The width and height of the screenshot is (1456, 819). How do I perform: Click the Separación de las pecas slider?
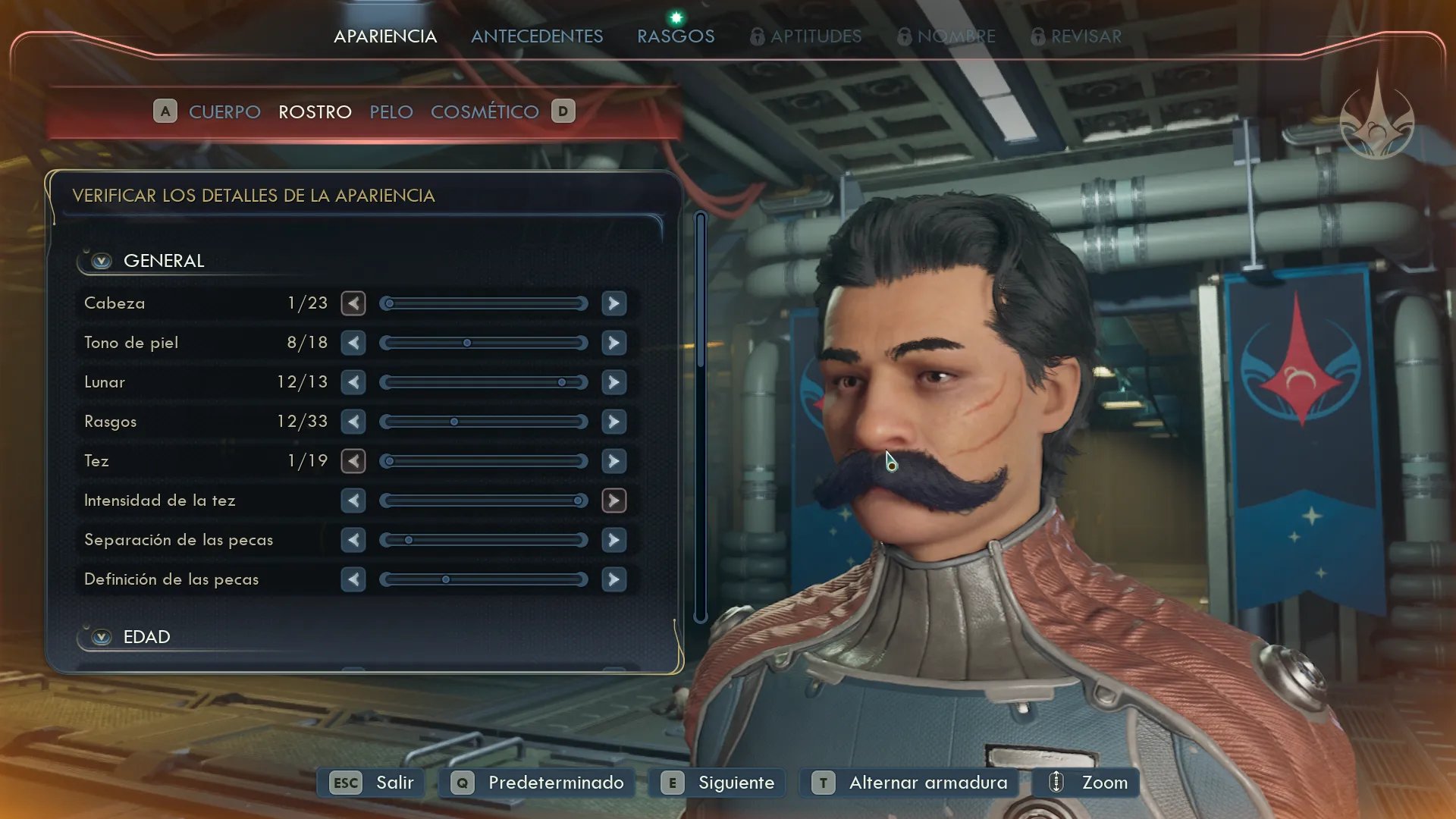tap(484, 540)
